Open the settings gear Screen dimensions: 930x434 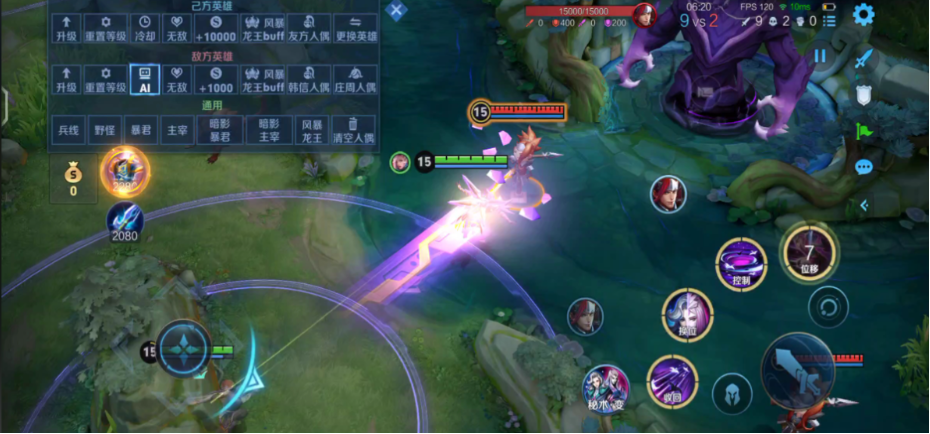(x=863, y=14)
